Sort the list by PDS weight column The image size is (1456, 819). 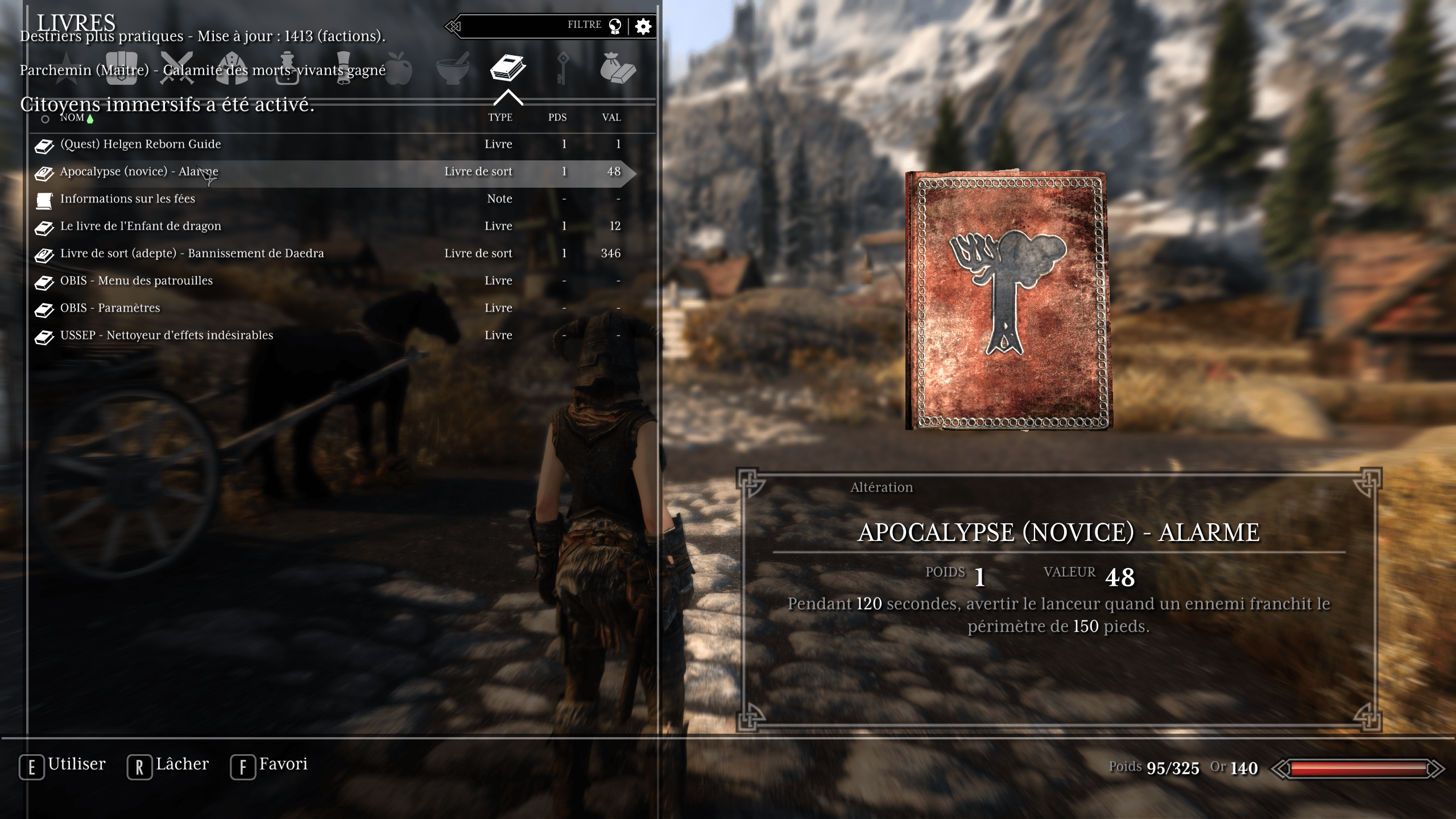pos(557,118)
